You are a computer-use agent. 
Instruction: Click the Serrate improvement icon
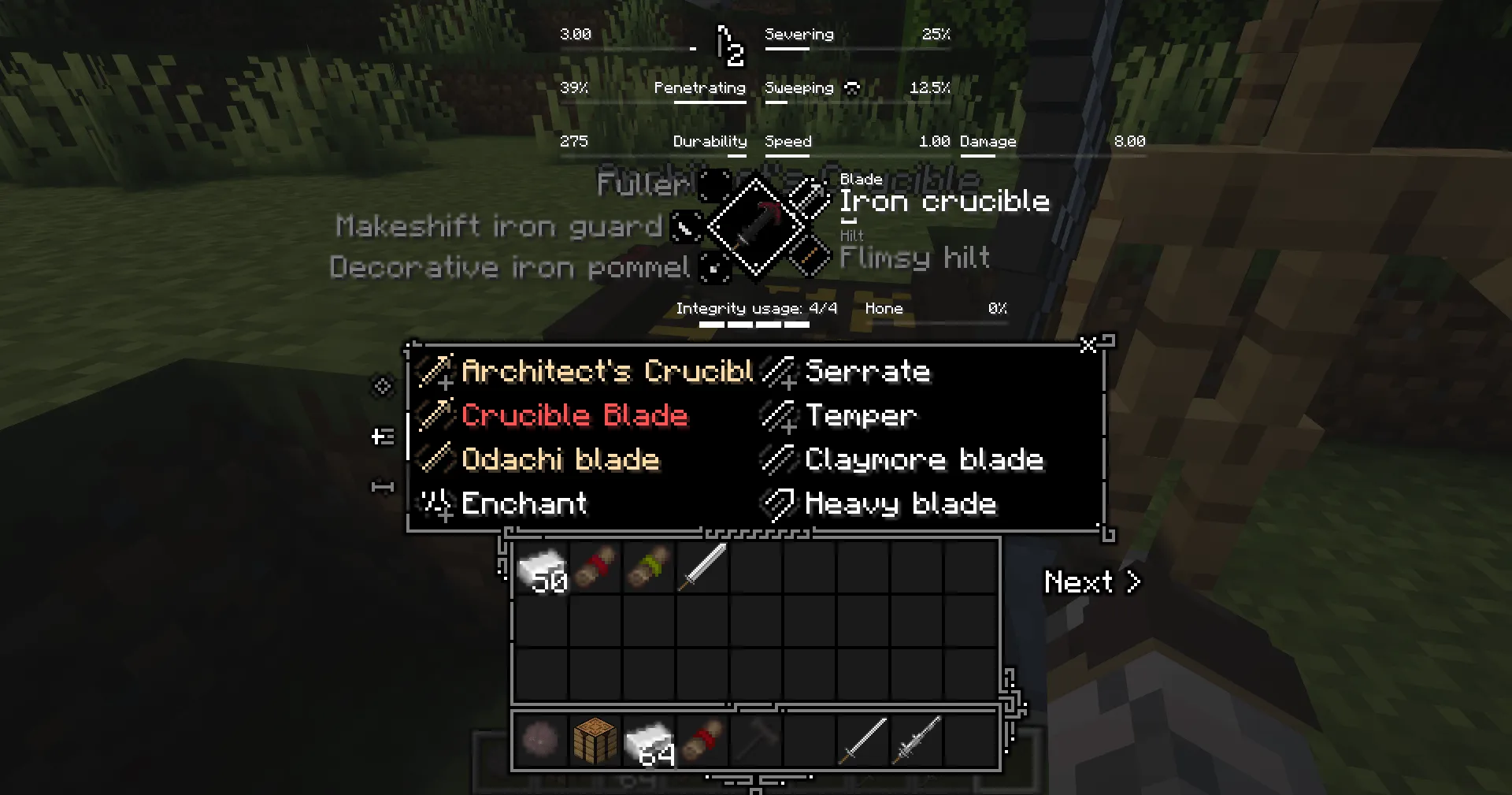coord(778,371)
